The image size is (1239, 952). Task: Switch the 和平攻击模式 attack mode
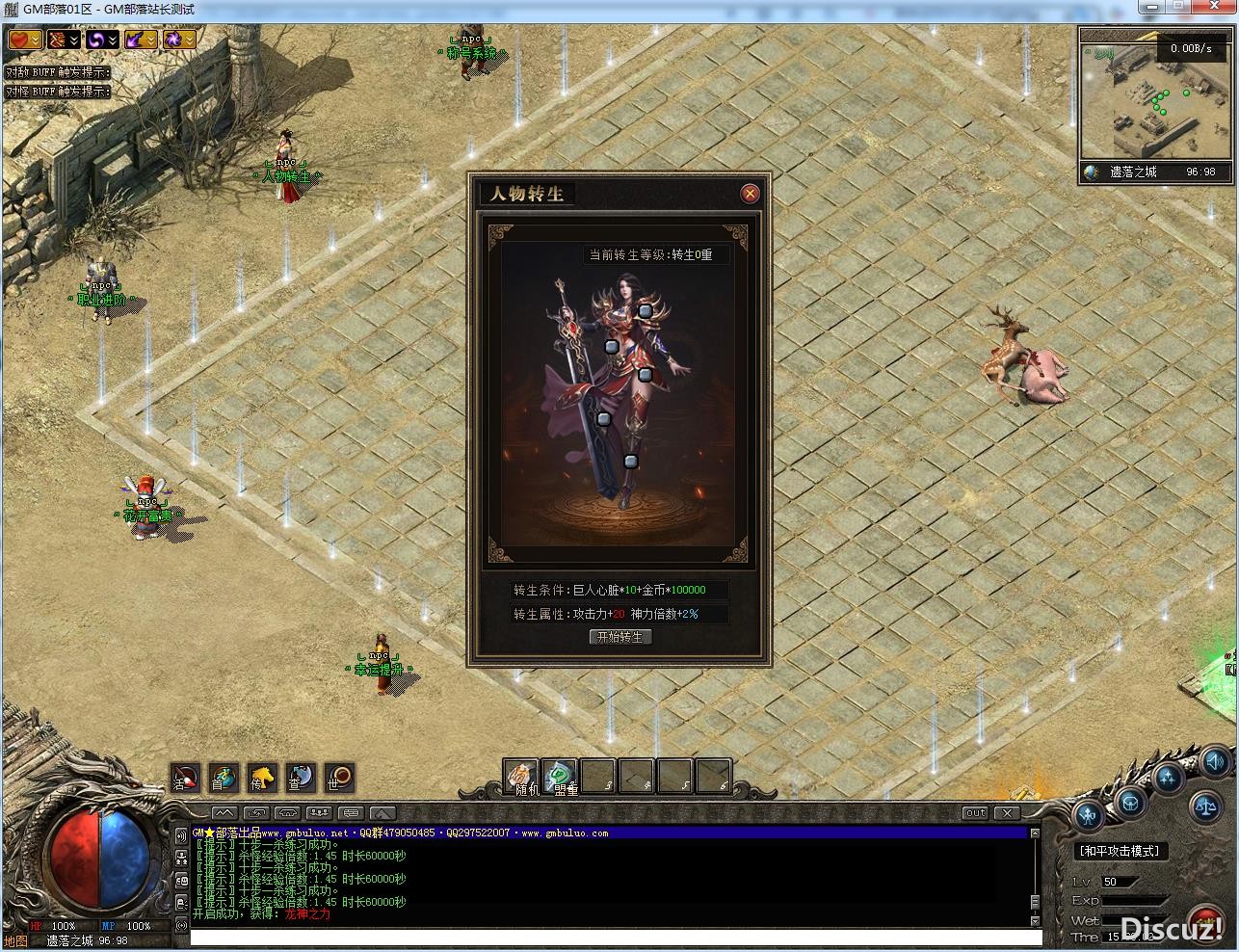click(x=1119, y=851)
